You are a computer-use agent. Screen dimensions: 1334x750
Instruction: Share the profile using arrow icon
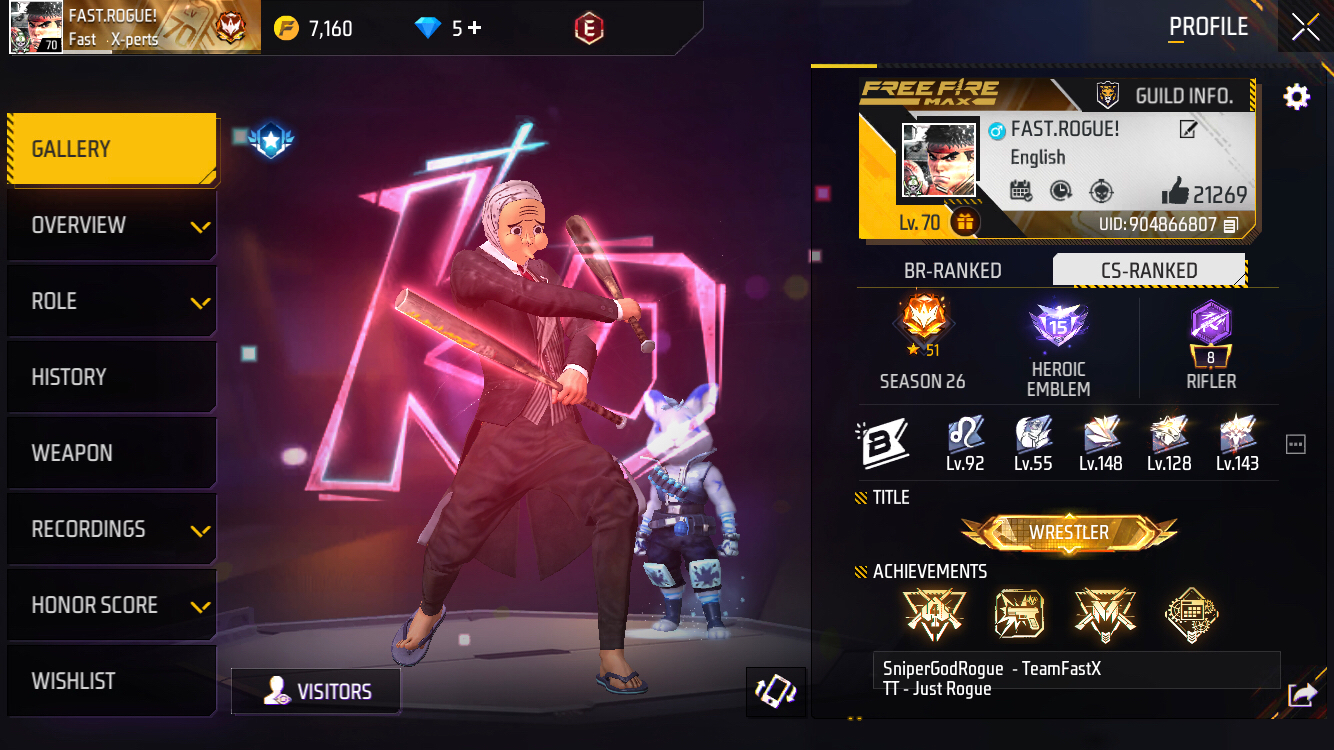click(x=1302, y=694)
